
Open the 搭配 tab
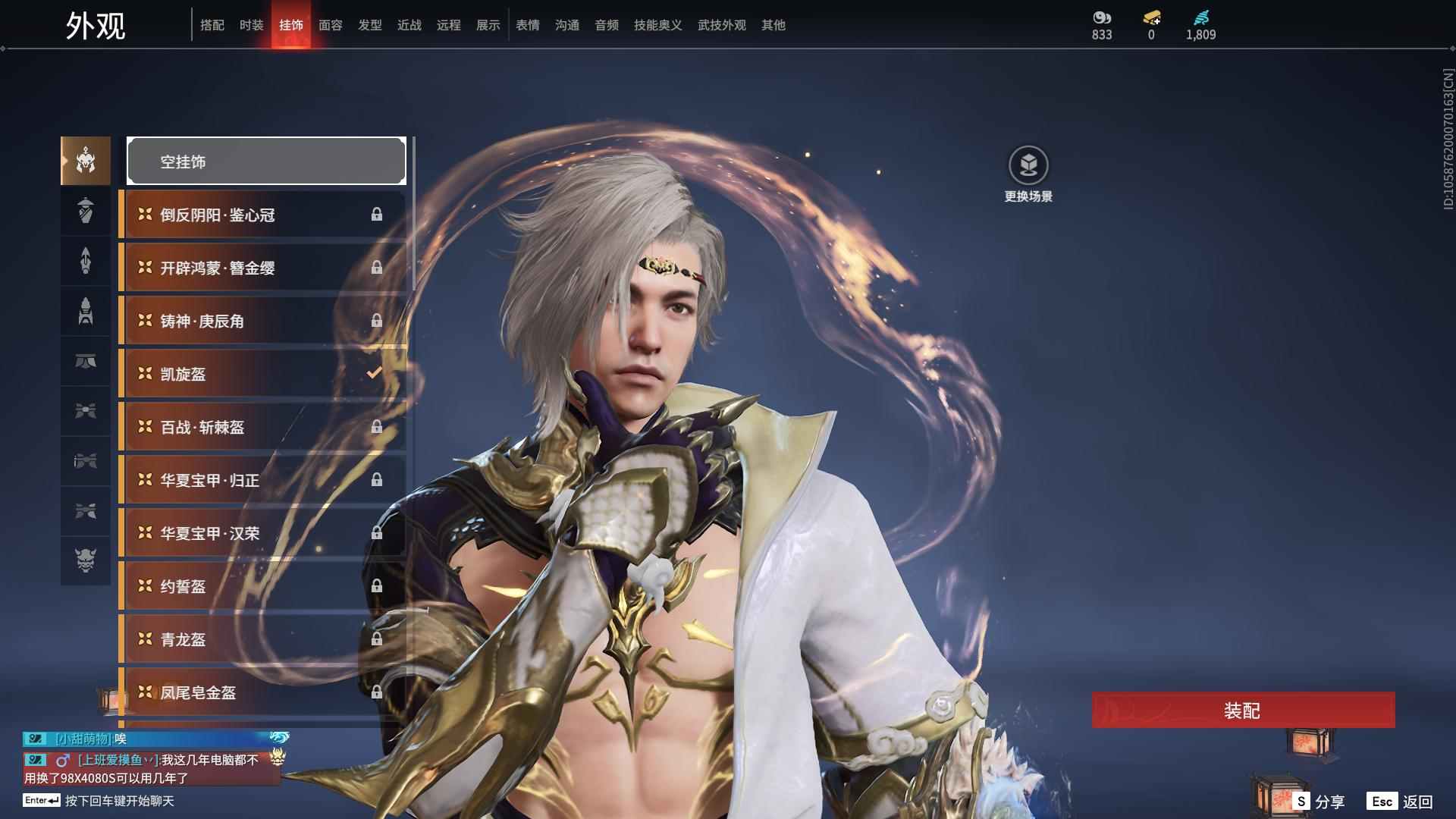[x=212, y=25]
